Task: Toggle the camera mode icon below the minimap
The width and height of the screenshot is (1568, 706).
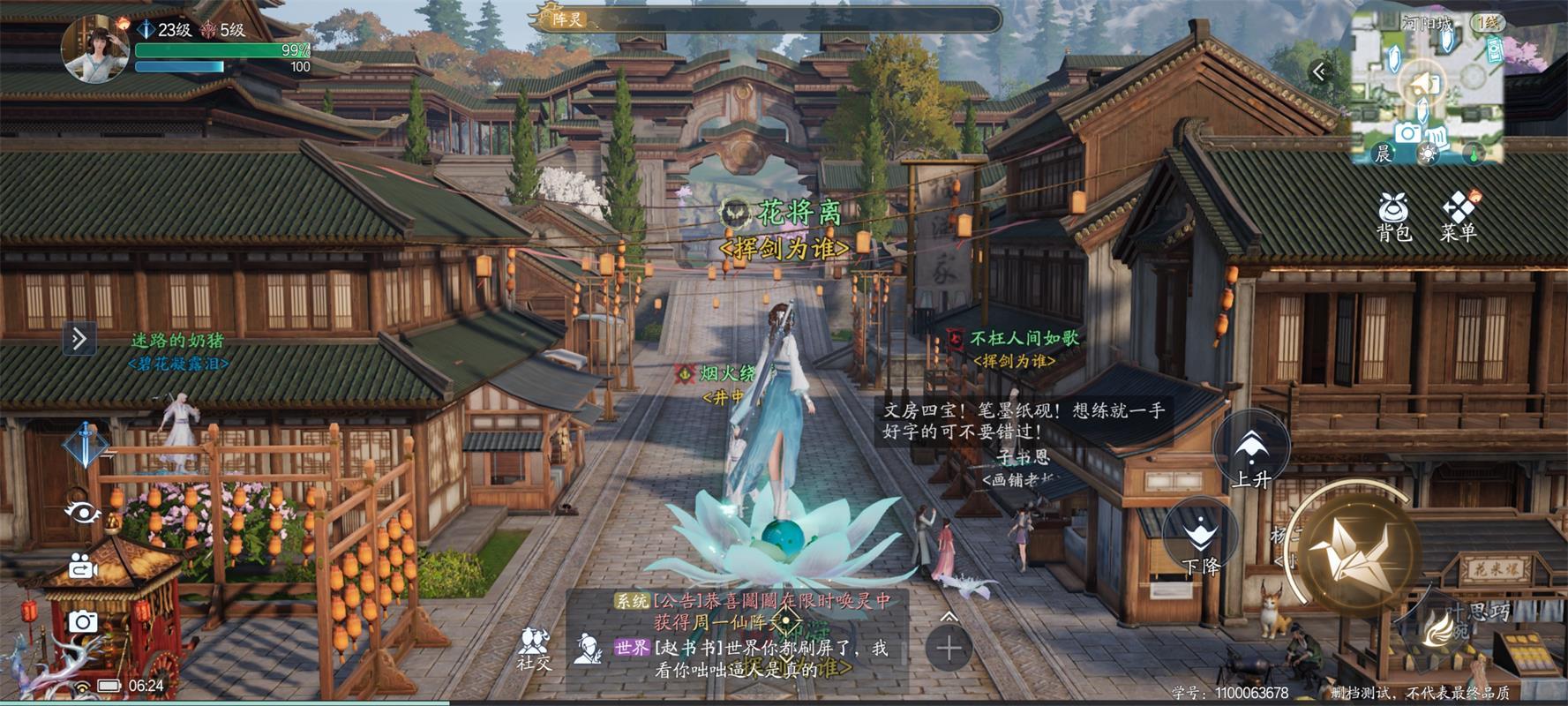Action: [x=1411, y=133]
